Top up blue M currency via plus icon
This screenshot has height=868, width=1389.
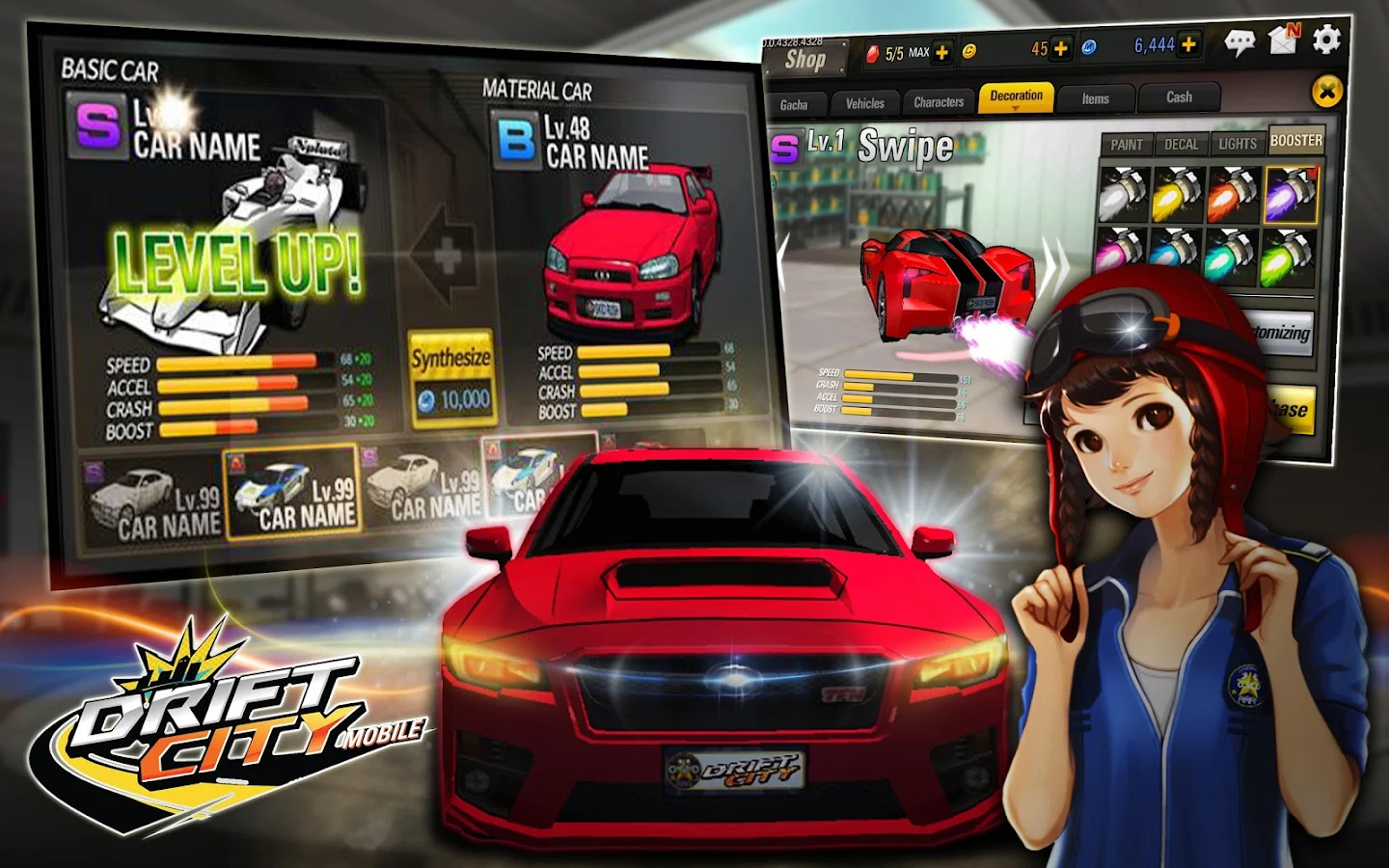tap(1189, 43)
